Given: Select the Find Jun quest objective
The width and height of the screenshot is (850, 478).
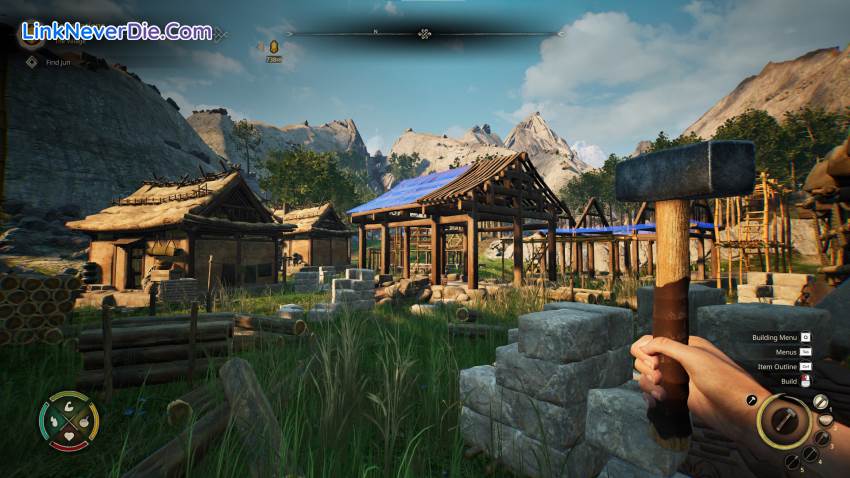Looking at the screenshot, I should 56,62.
